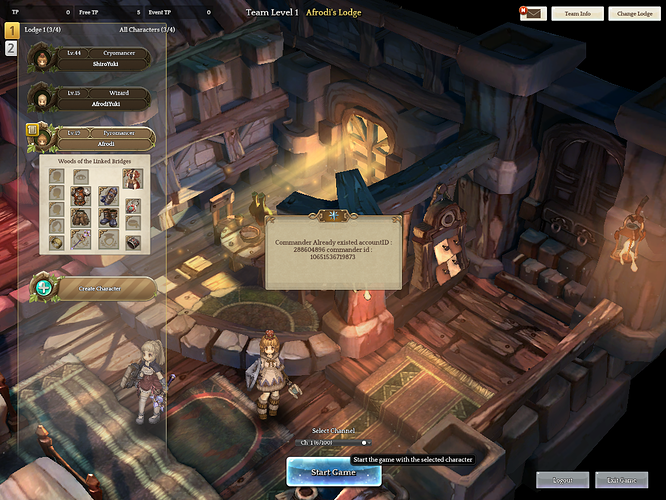Screen dimensions: 666x500
Task: Switch to lodge tab 1
Action: click(x=11, y=32)
